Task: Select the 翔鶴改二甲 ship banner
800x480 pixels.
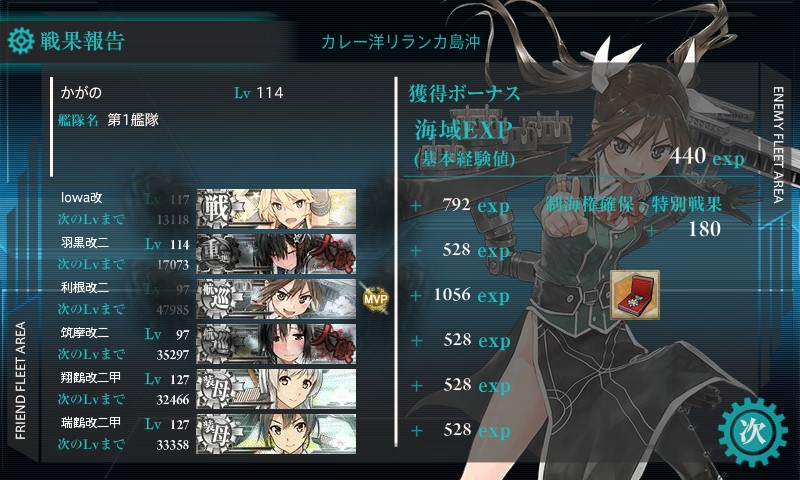Action: (276, 386)
